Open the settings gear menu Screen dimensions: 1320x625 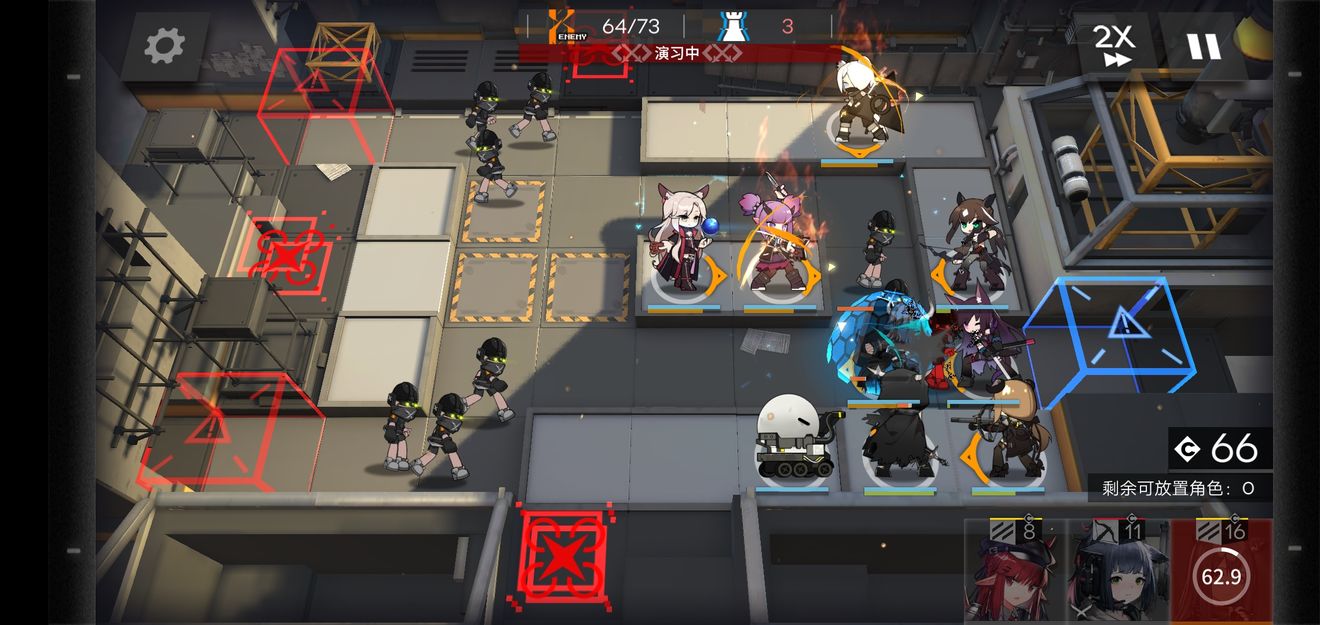(x=165, y=46)
